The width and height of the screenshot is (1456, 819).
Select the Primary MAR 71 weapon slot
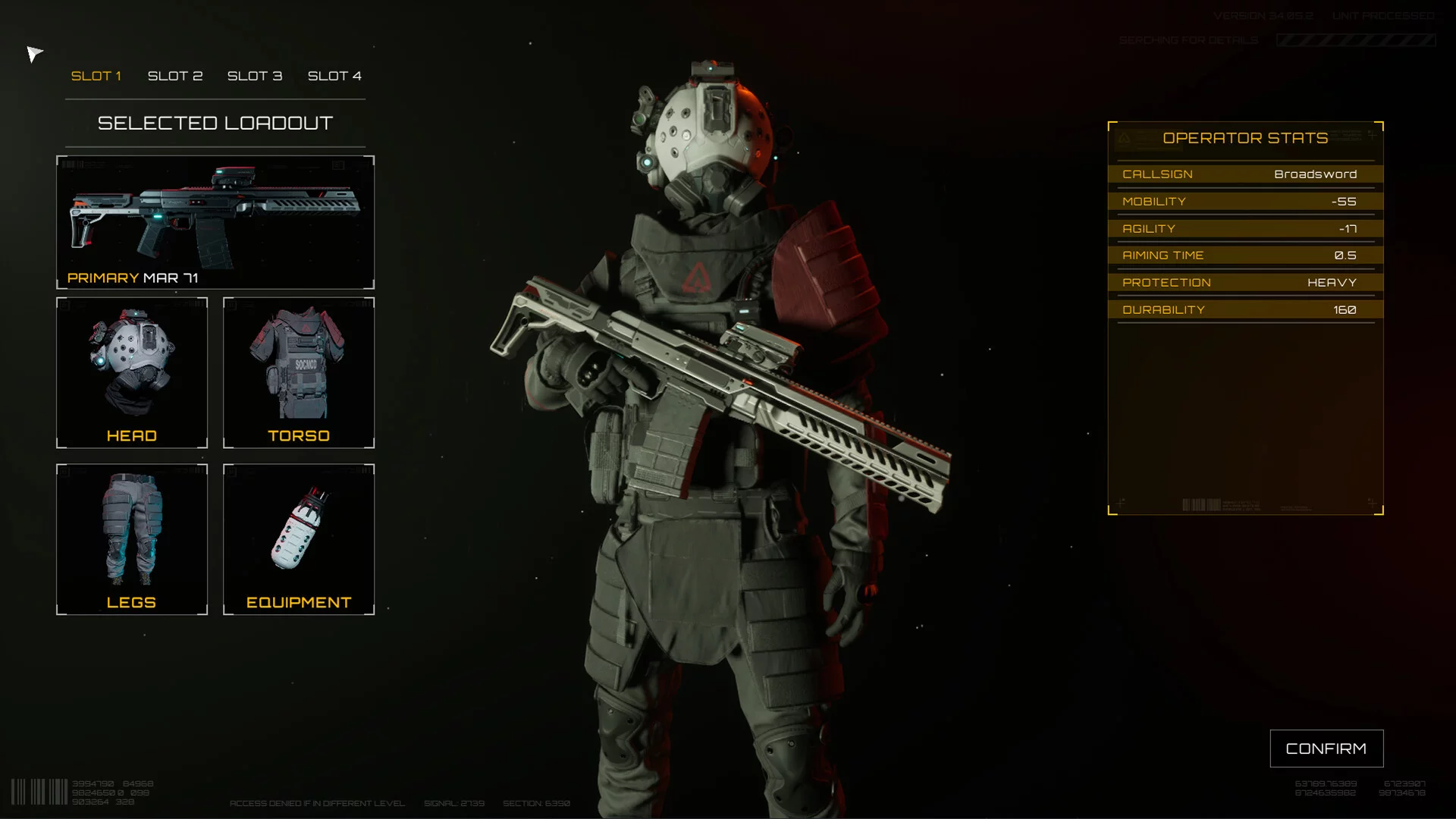(x=215, y=222)
